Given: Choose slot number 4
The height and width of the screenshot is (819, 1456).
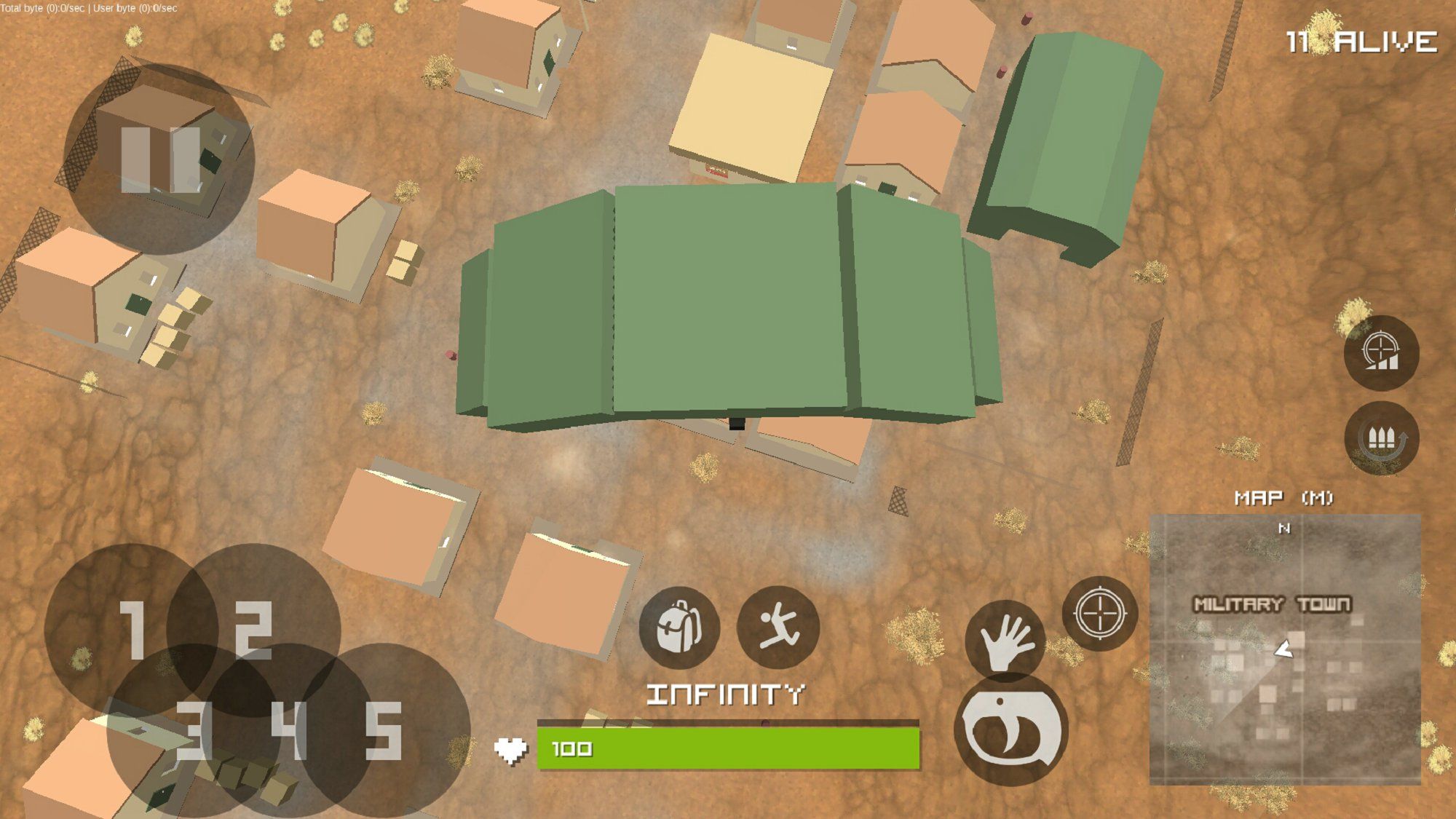Looking at the screenshot, I should [288, 730].
